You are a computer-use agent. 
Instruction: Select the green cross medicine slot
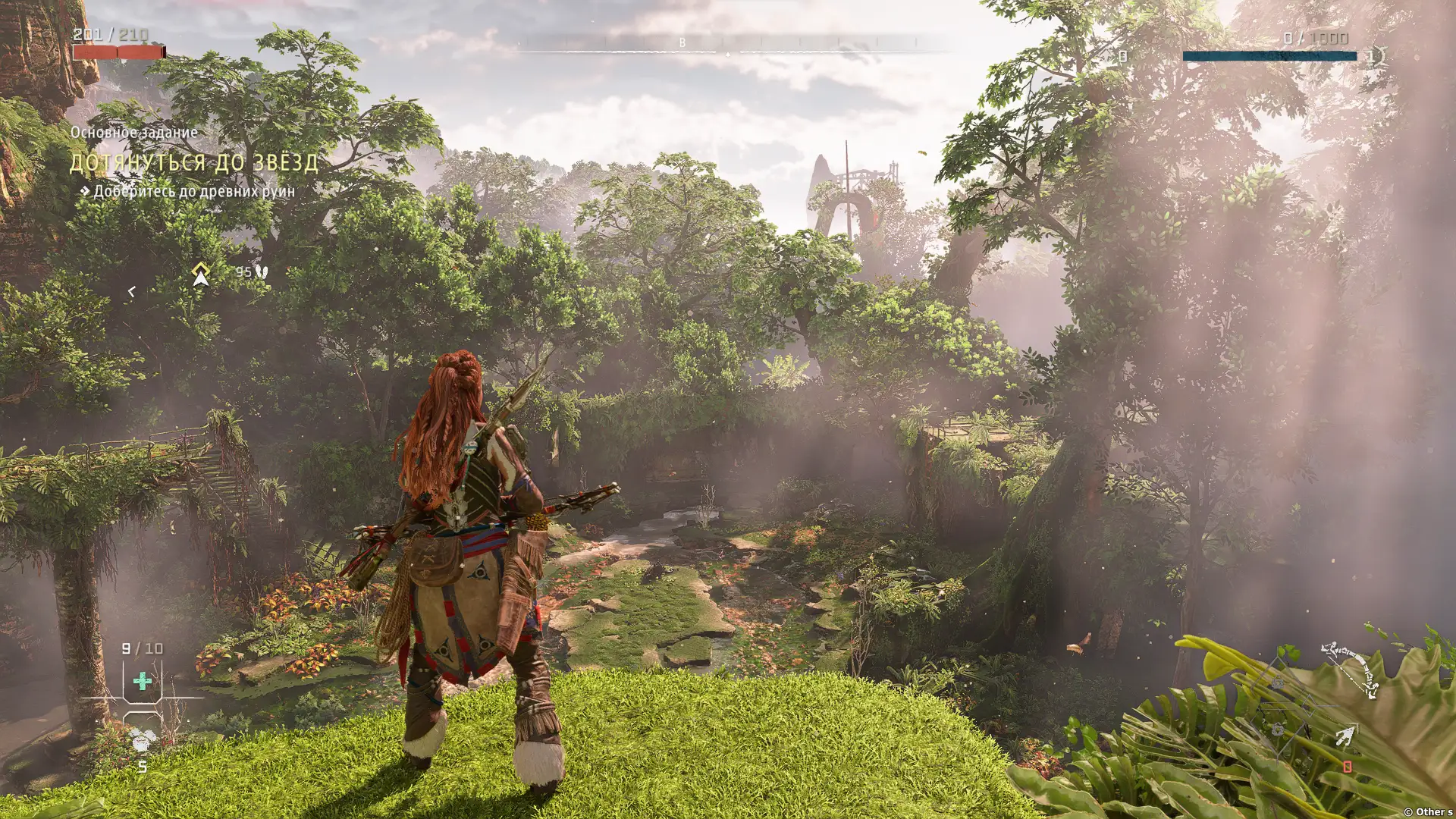tap(142, 681)
